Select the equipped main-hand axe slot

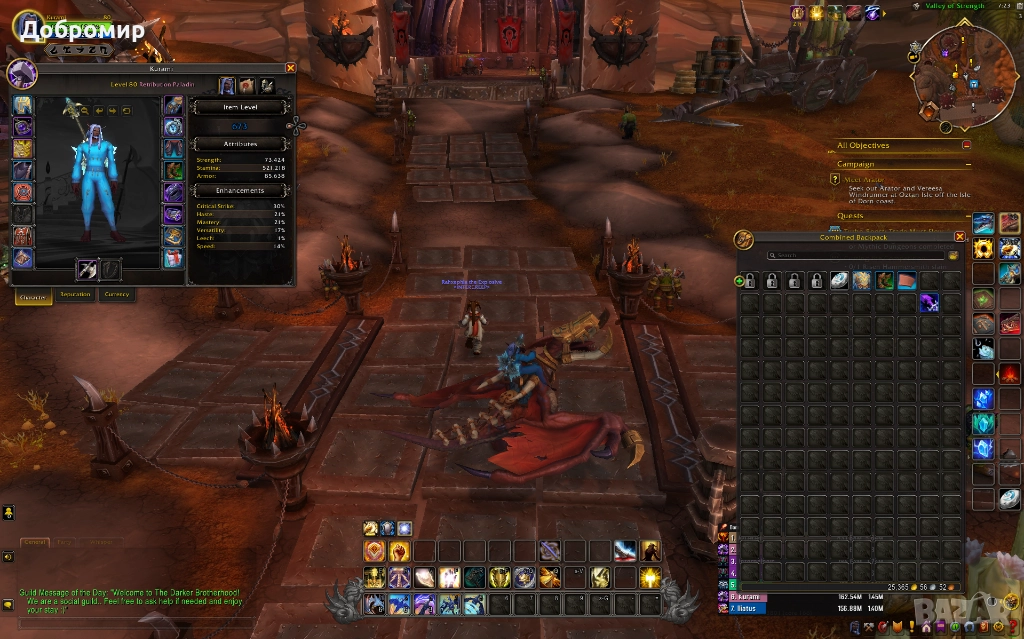(x=88, y=269)
